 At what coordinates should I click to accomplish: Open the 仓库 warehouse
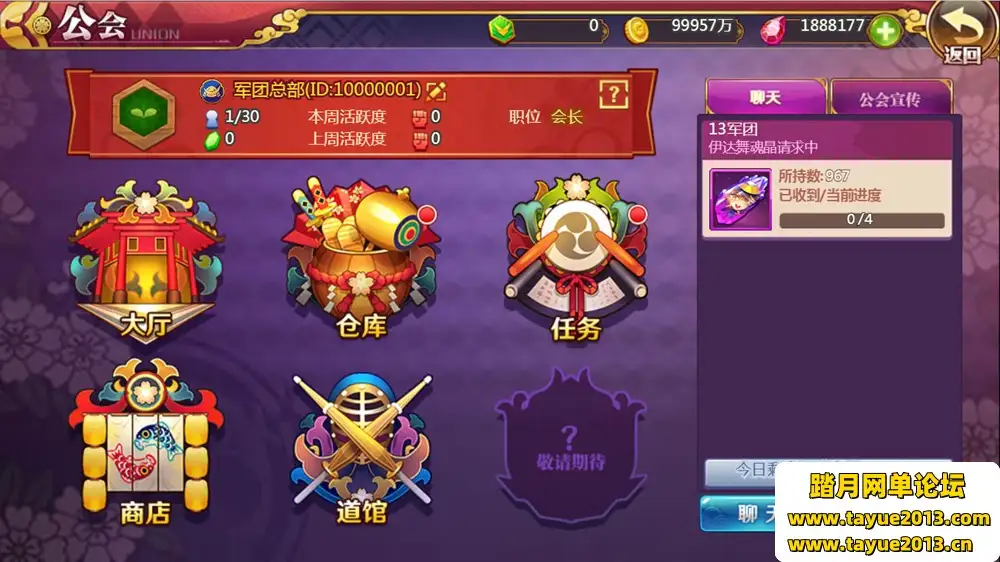[360, 262]
